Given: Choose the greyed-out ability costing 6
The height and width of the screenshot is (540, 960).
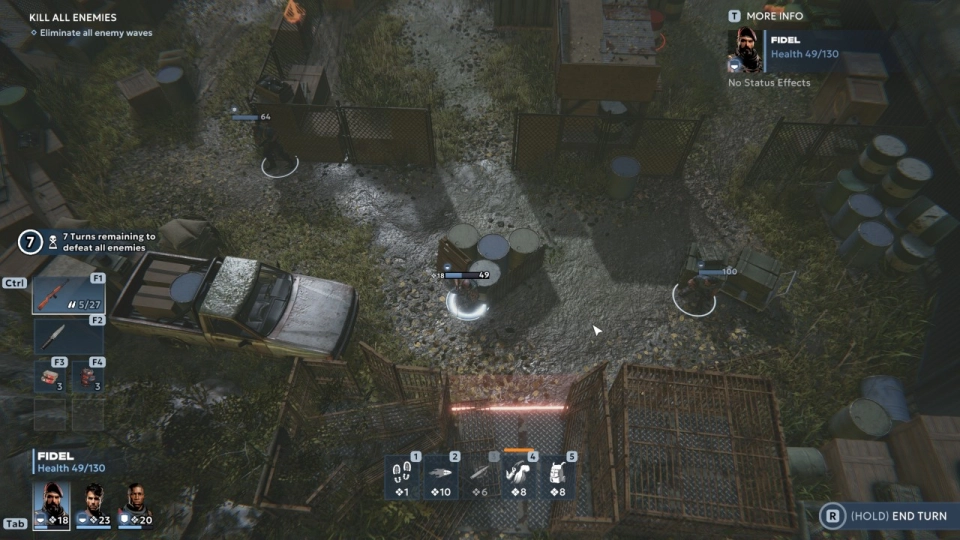Looking at the screenshot, I should tap(480, 476).
